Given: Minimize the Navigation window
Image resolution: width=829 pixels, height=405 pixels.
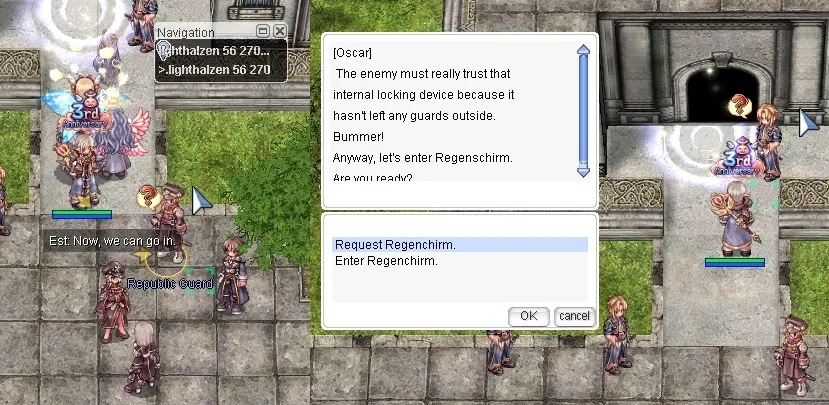Looking at the screenshot, I should click(263, 32).
